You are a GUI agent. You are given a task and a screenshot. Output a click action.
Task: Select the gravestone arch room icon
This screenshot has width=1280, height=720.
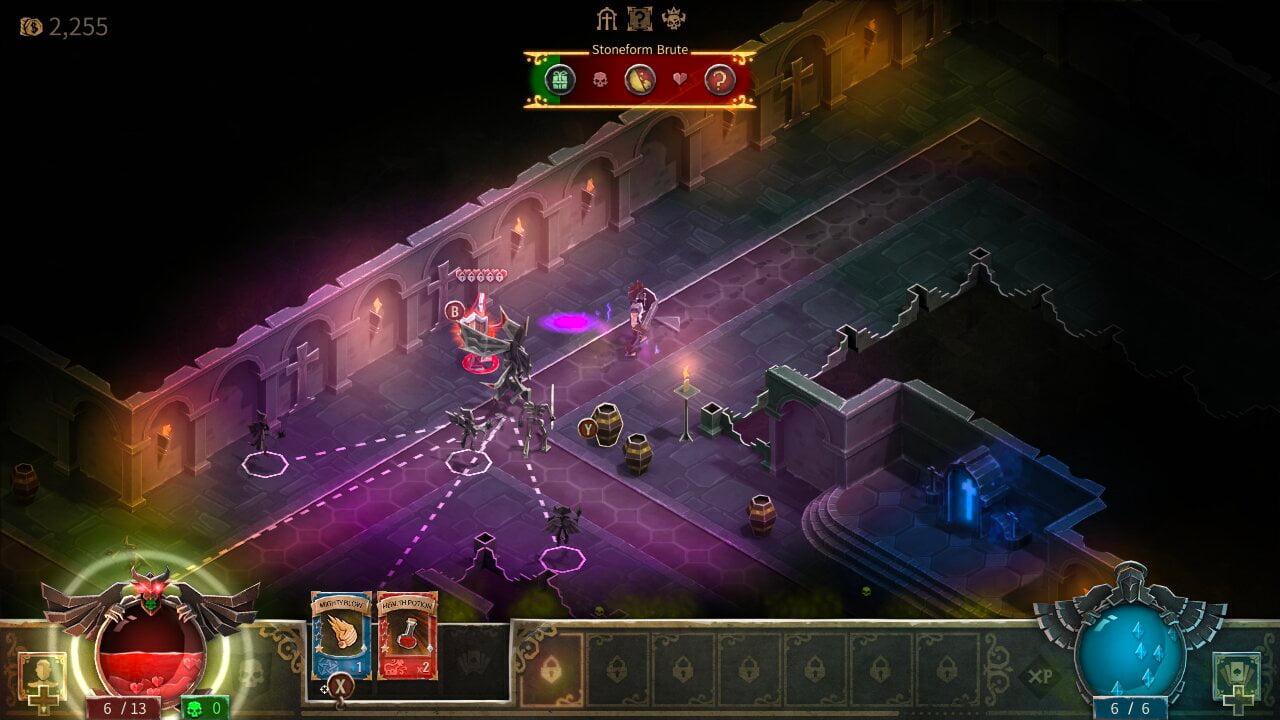pyautogui.click(x=607, y=19)
